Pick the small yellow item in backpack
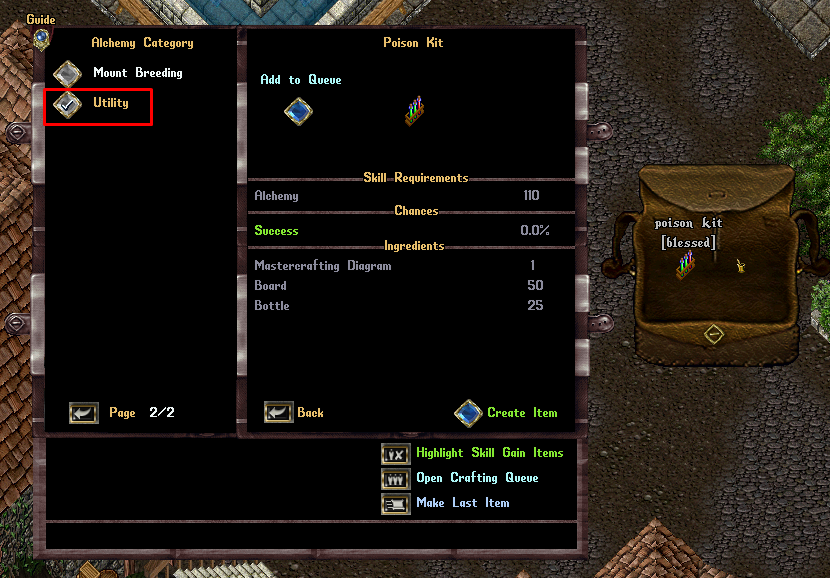Screen dimensions: 830x578 tap(742, 266)
